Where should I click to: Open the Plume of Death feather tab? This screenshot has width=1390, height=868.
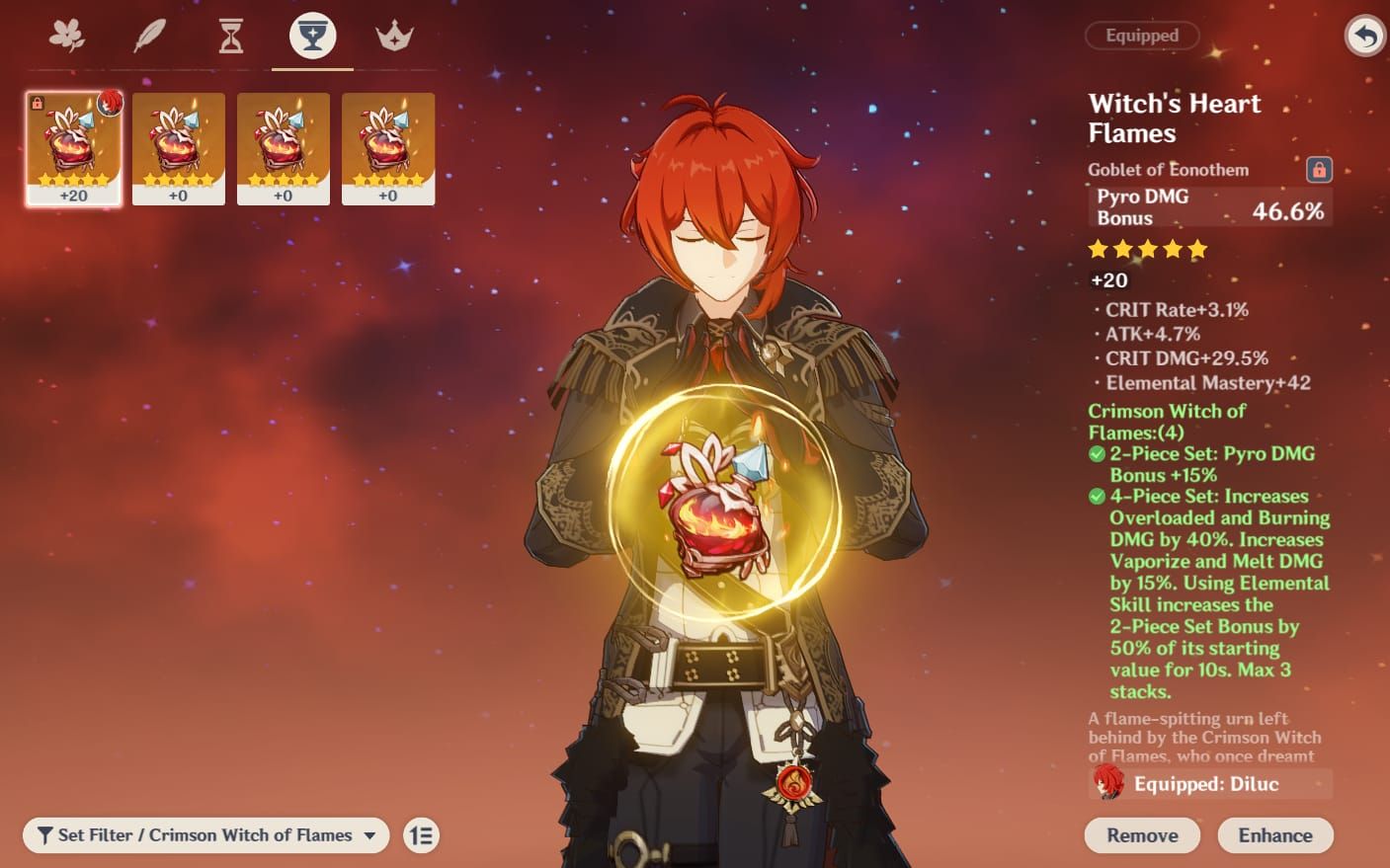149,37
